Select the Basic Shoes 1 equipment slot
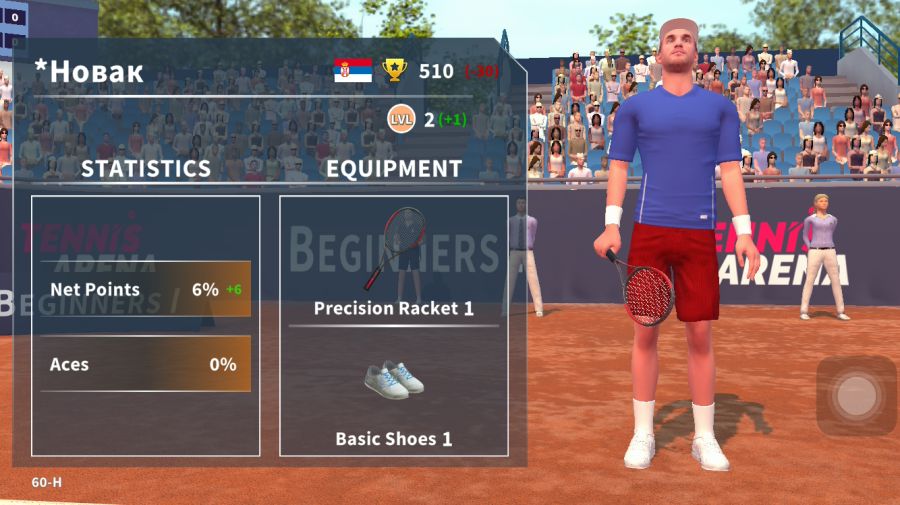This screenshot has height=505, width=900. pyautogui.click(x=394, y=394)
